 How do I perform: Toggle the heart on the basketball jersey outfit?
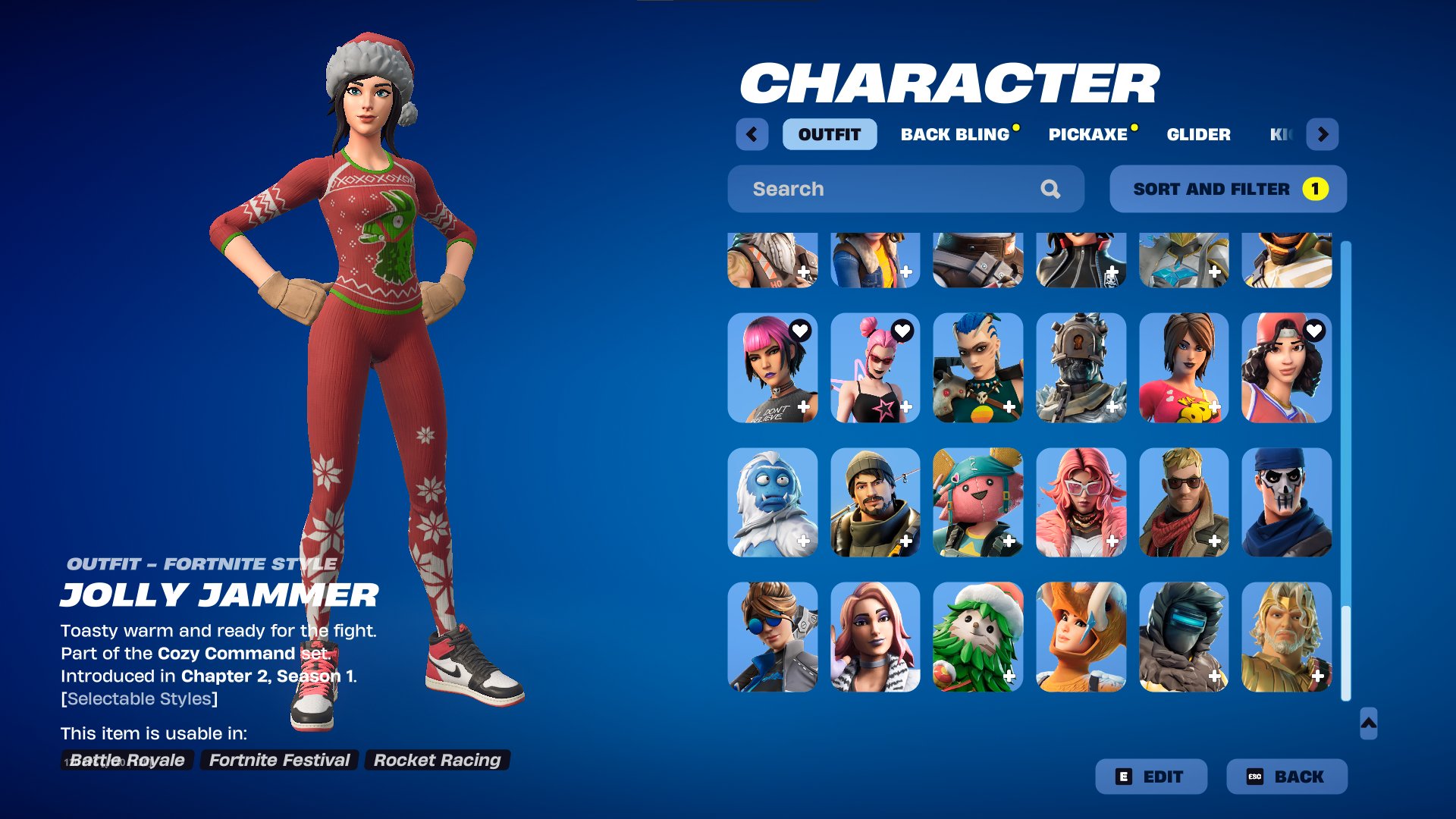coord(1316,329)
